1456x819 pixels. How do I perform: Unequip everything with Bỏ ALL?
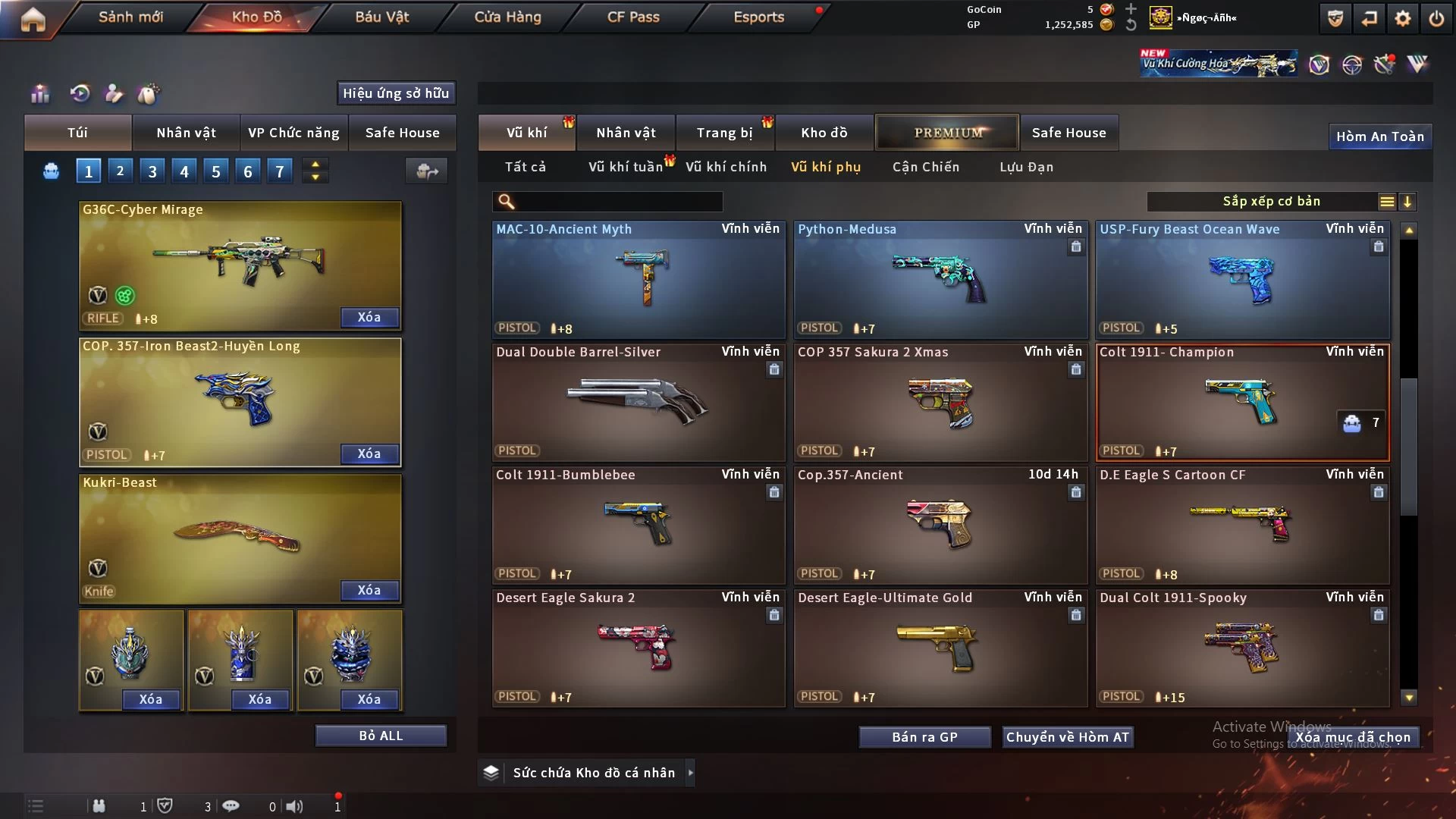point(381,736)
